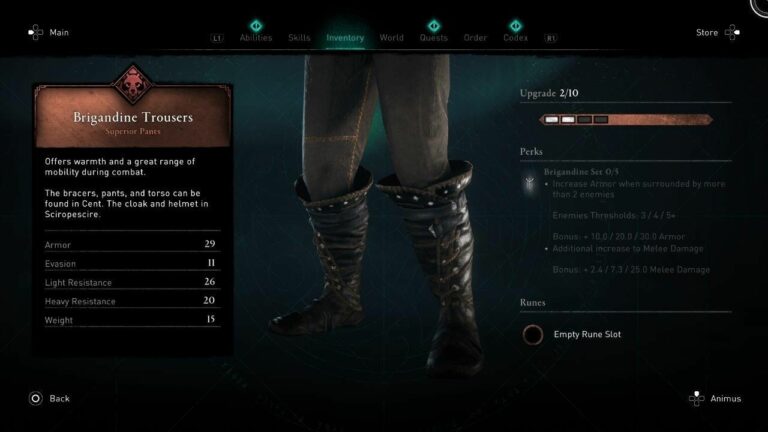
Task: Open the Order tab
Action: [475, 38]
